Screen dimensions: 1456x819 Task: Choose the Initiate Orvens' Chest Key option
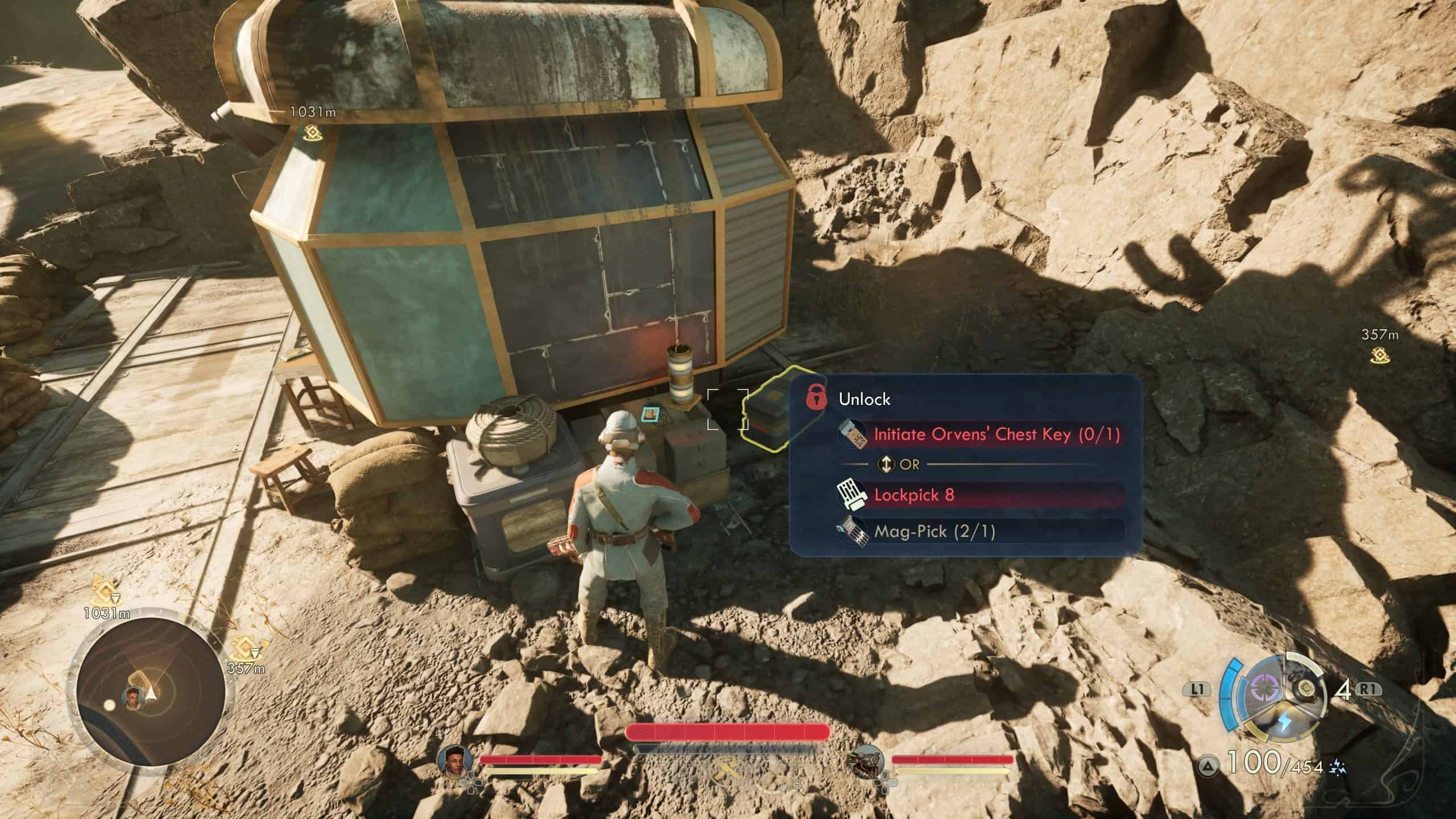[996, 435]
